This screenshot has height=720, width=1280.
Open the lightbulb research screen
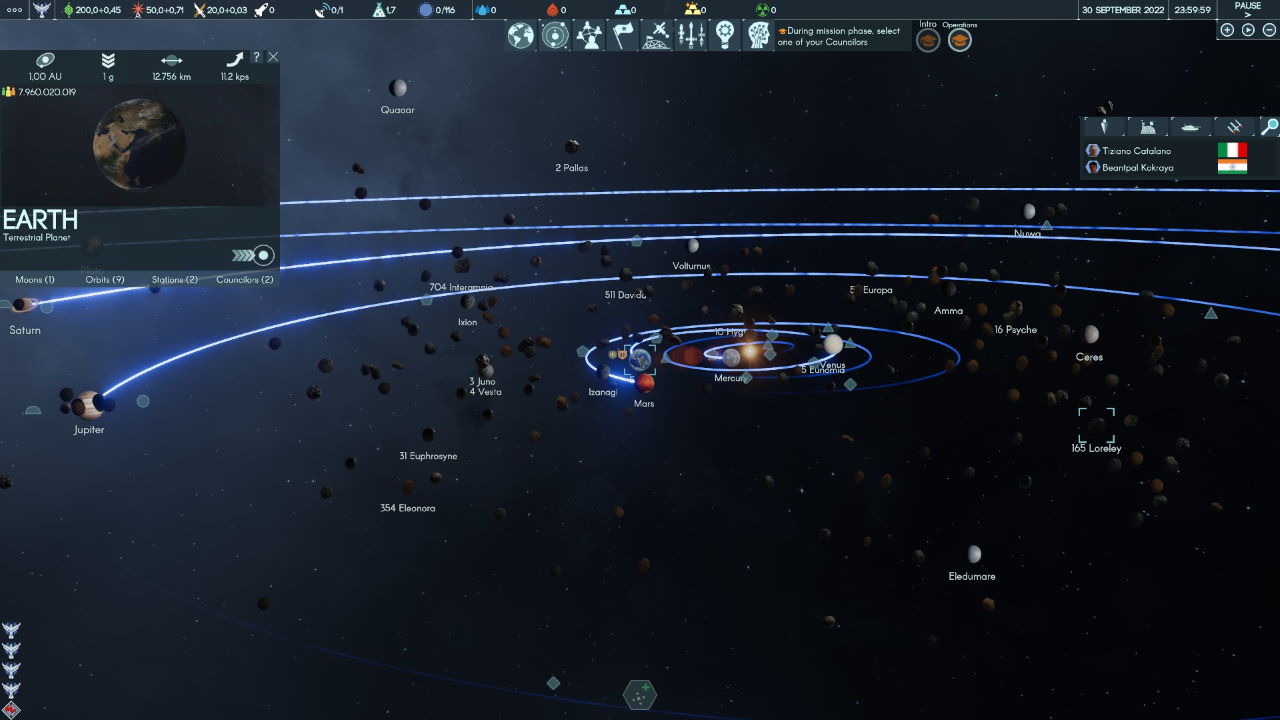725,36
